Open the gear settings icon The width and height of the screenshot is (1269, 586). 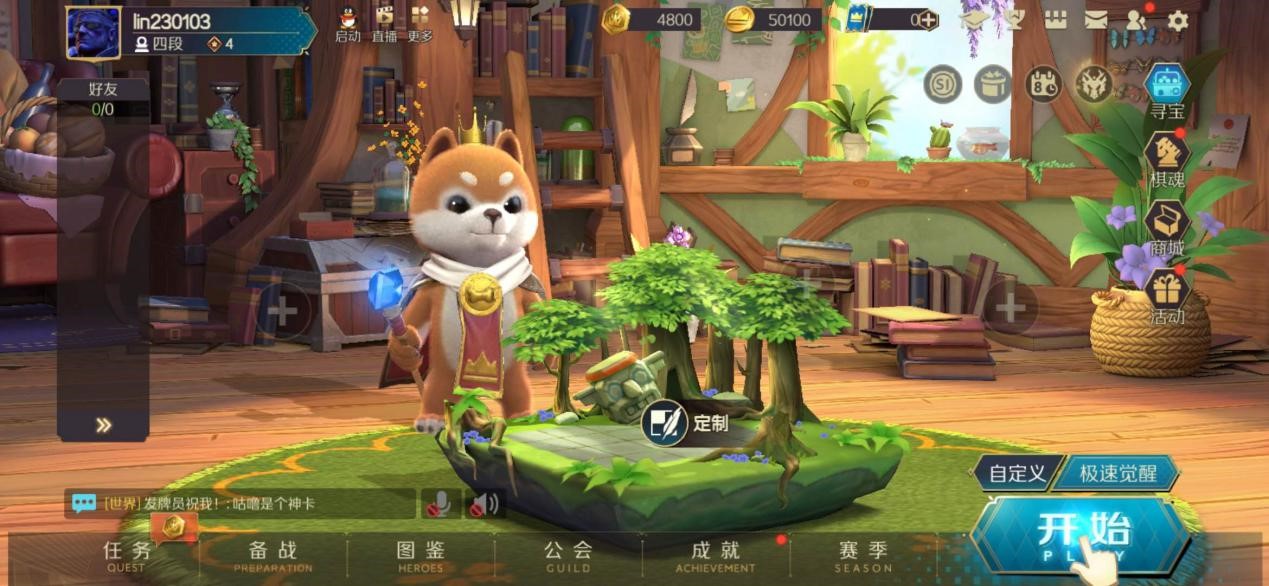tap(1178, 20)
